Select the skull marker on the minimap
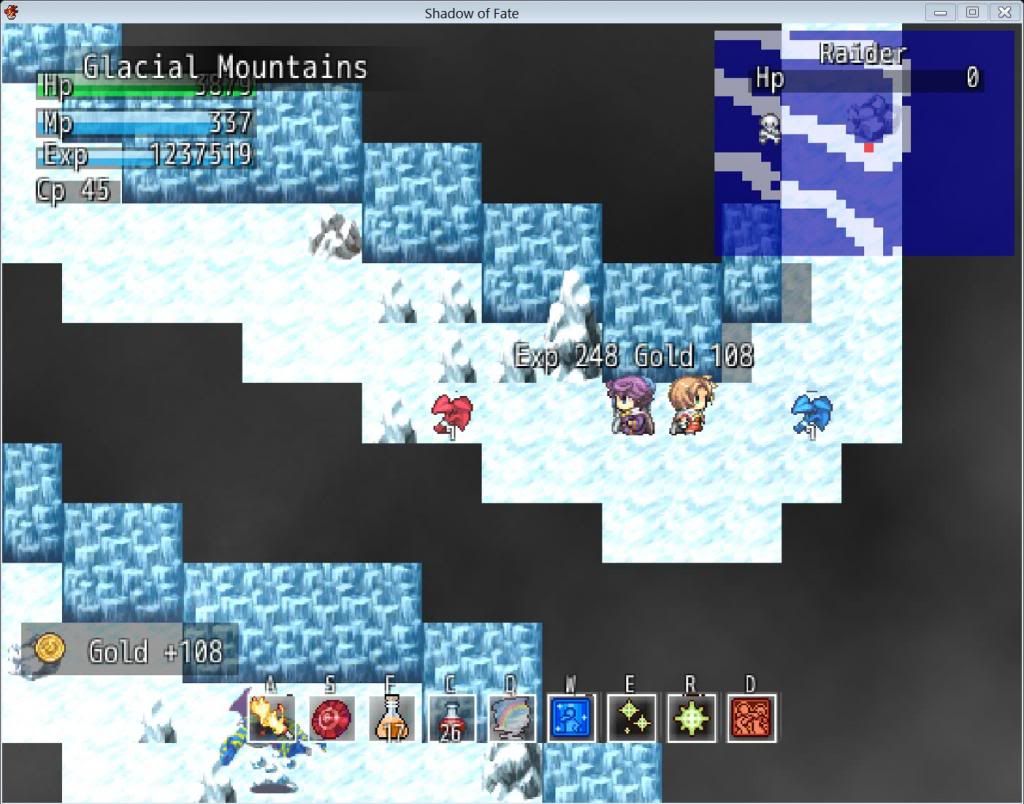The height and width of the screenshot is (804, 1024). coord(768,128)
